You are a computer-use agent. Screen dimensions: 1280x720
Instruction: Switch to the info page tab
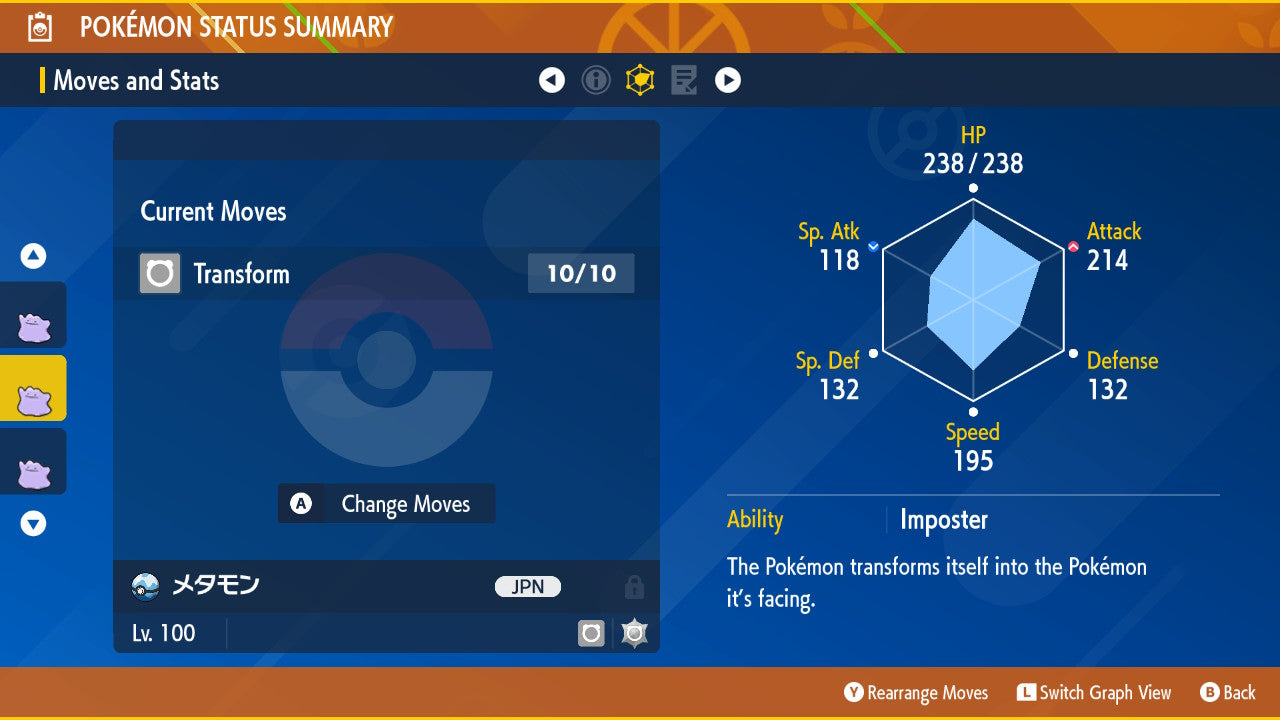click(596, 80)
